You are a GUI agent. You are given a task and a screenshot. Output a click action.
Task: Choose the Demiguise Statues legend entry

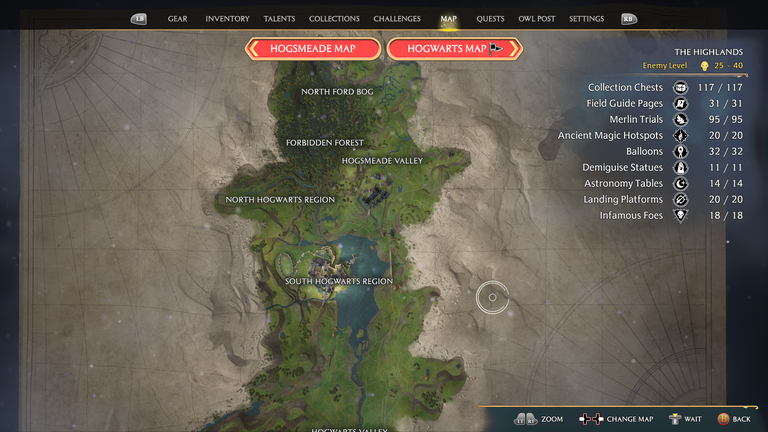(622, 168)
